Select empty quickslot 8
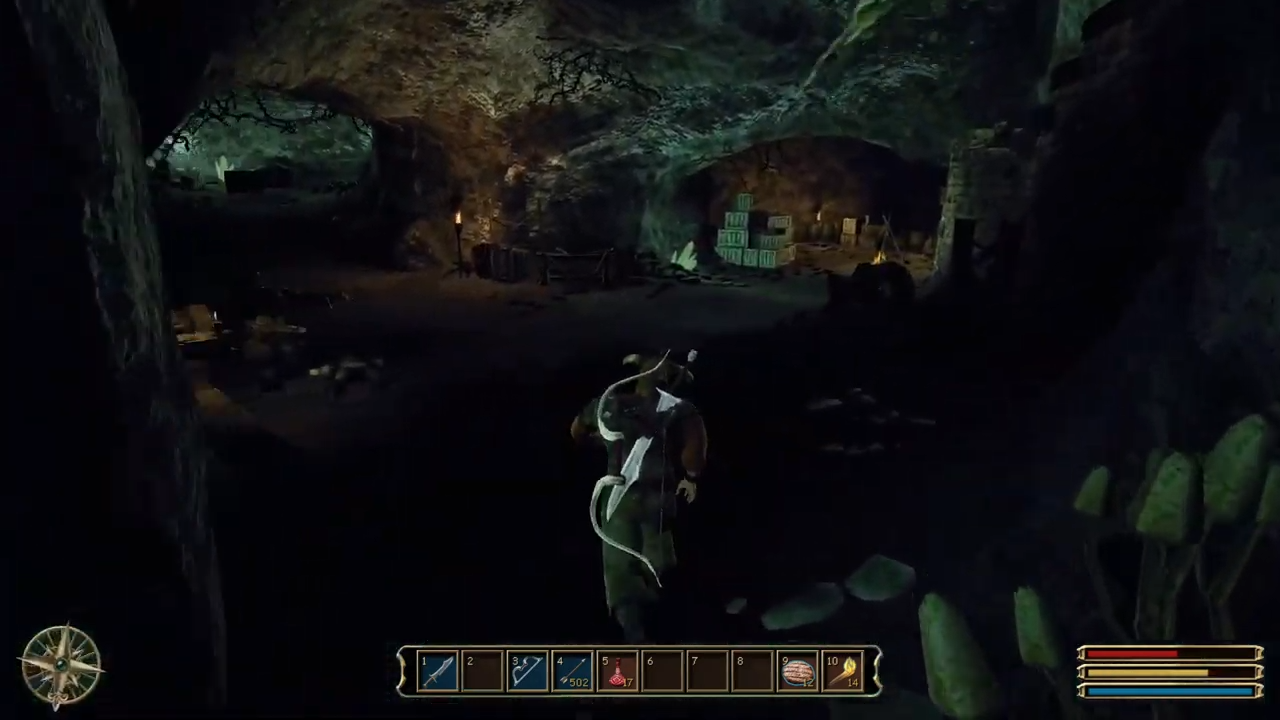This screenshot has width=1280, height=720. (752, 668)
